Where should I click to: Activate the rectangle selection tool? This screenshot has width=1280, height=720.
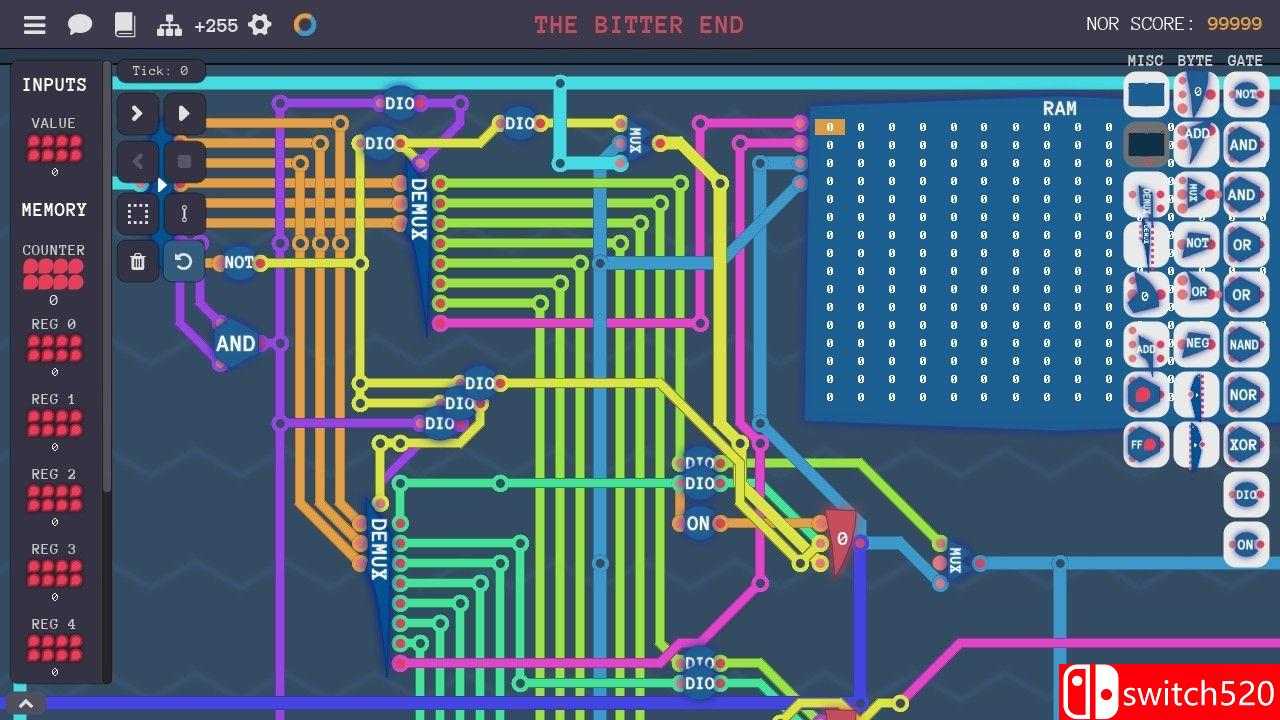tap(137, 213)
